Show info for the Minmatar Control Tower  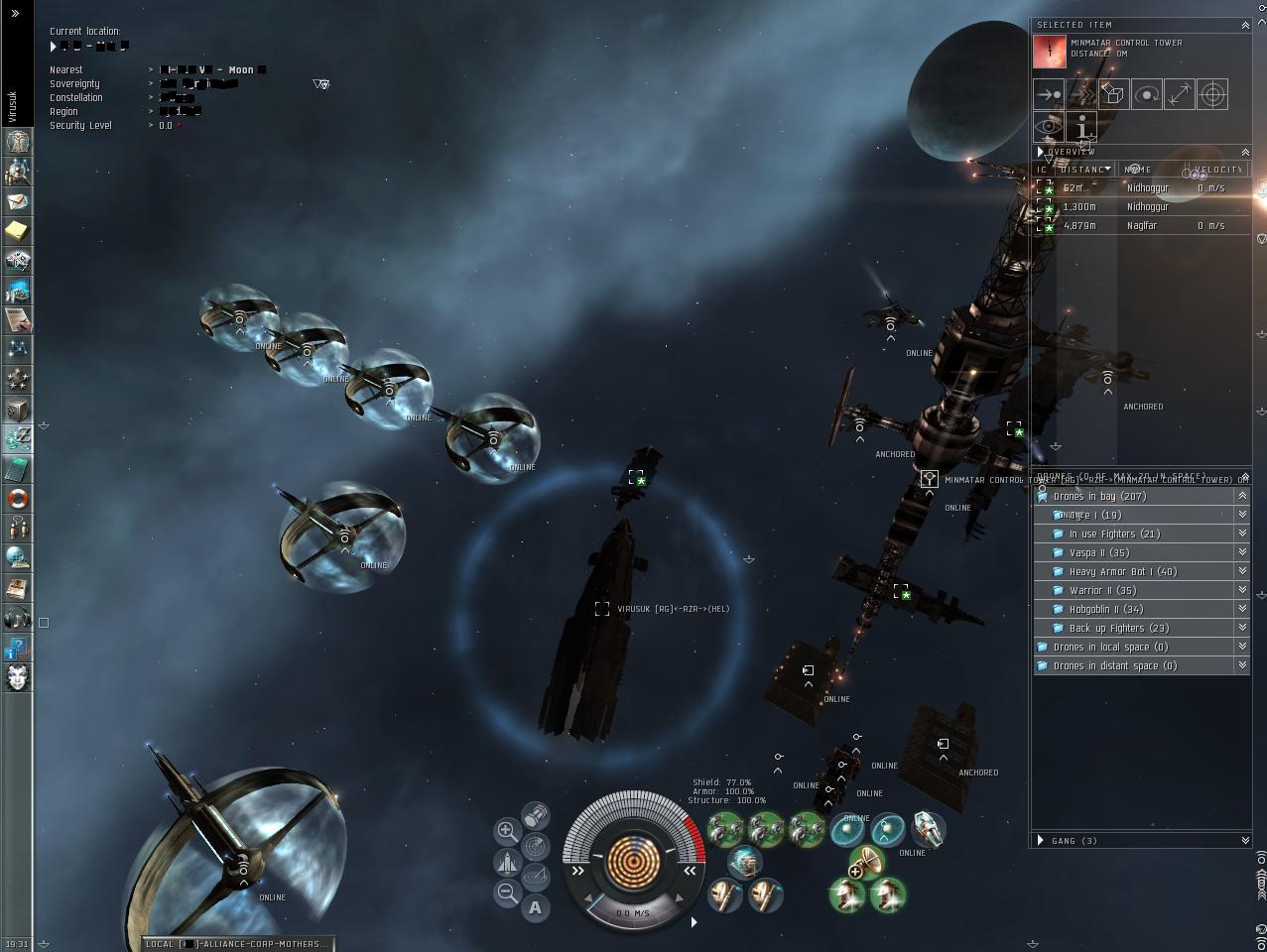1081,127
